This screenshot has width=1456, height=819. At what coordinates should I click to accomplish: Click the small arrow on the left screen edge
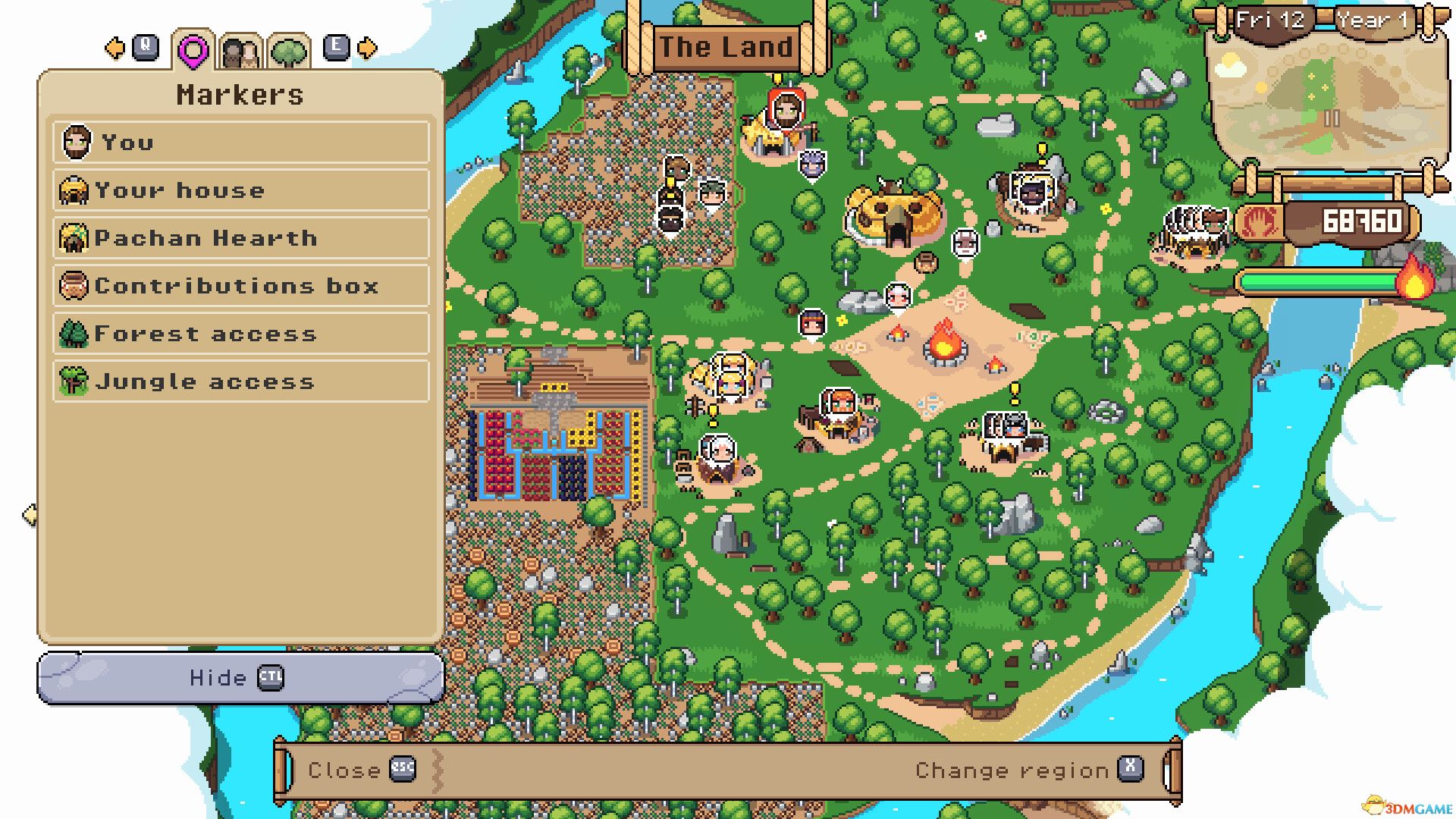click(x=30, y=513)
